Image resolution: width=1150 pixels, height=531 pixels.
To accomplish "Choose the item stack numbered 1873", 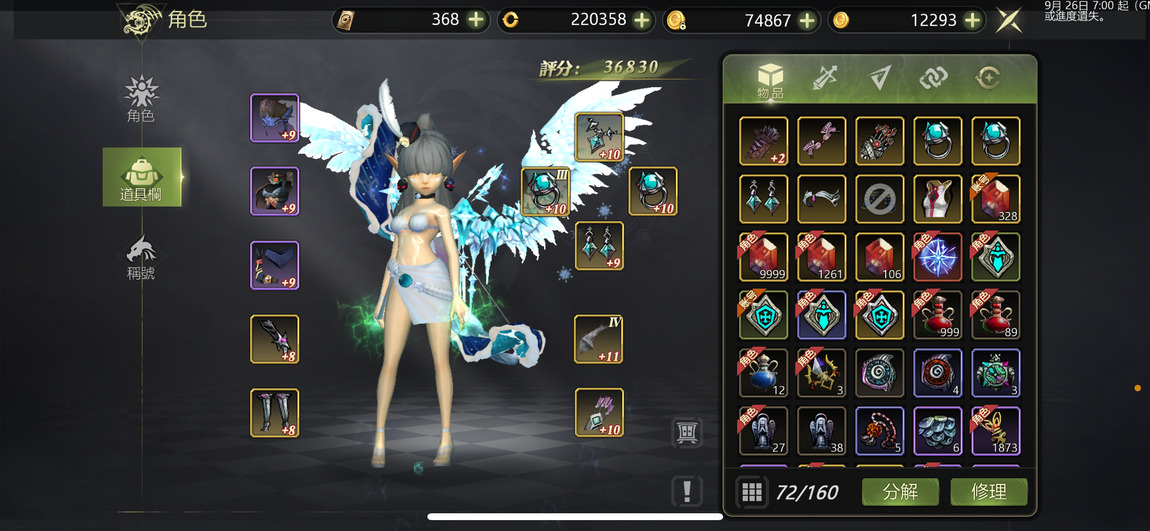I will [x=996, y=431].
